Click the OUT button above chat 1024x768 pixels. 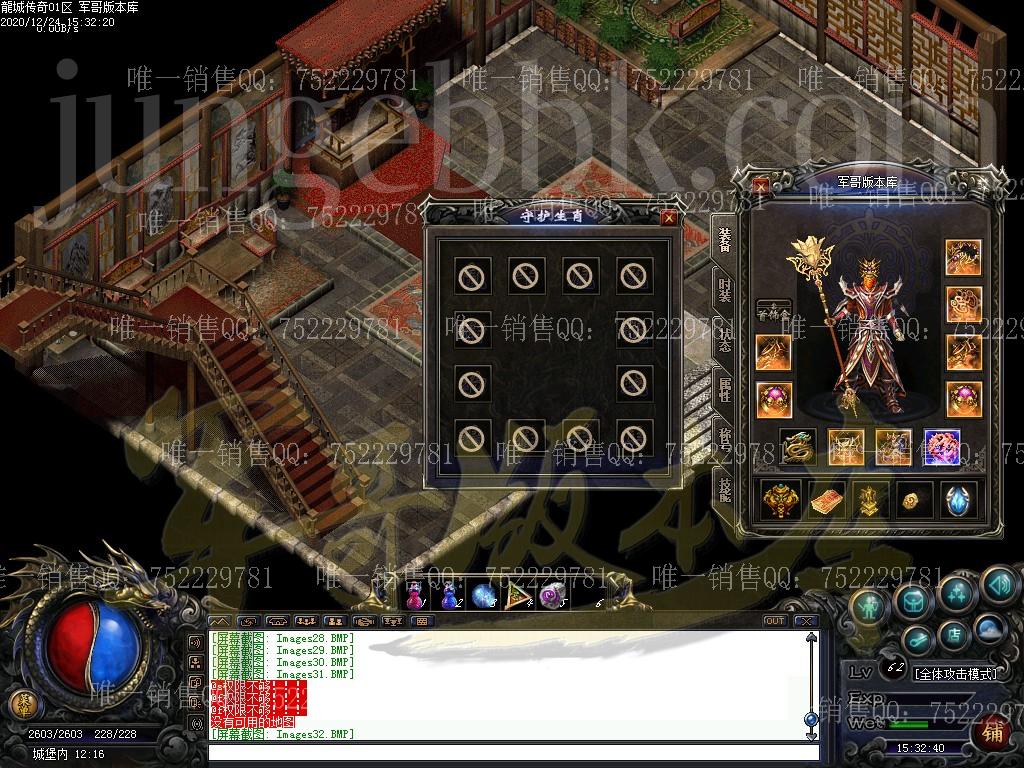tap(774, 621)
